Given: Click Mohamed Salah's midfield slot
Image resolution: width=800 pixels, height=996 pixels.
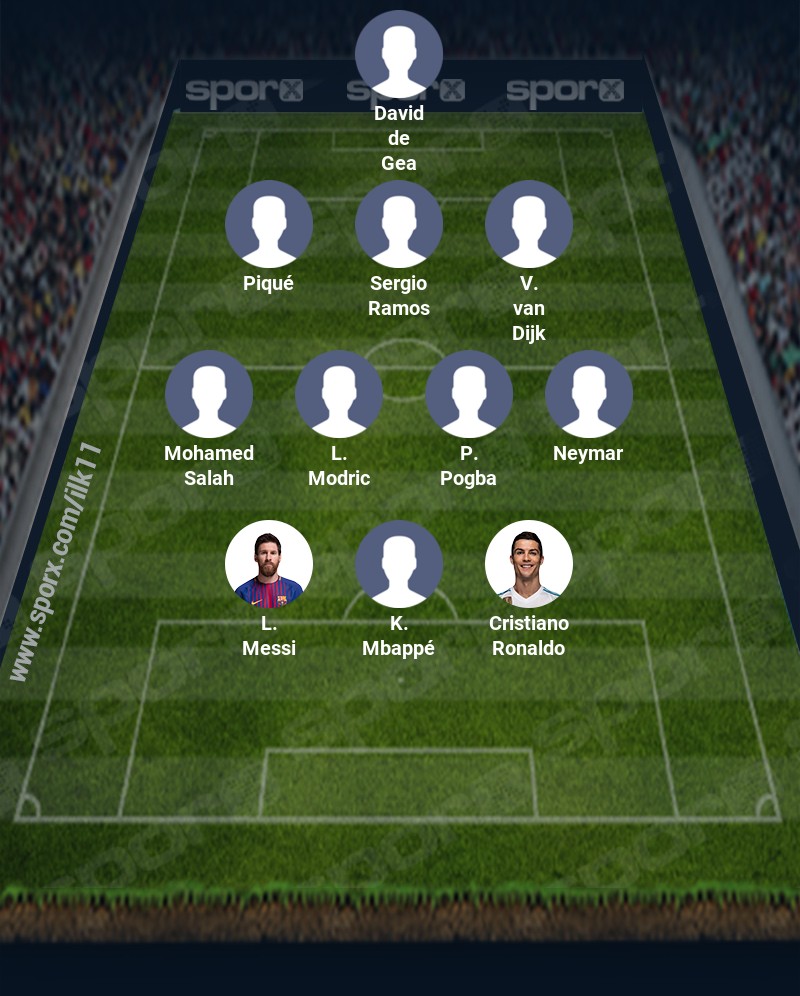Looking at the screenshot, I should (x=209, y=394).
